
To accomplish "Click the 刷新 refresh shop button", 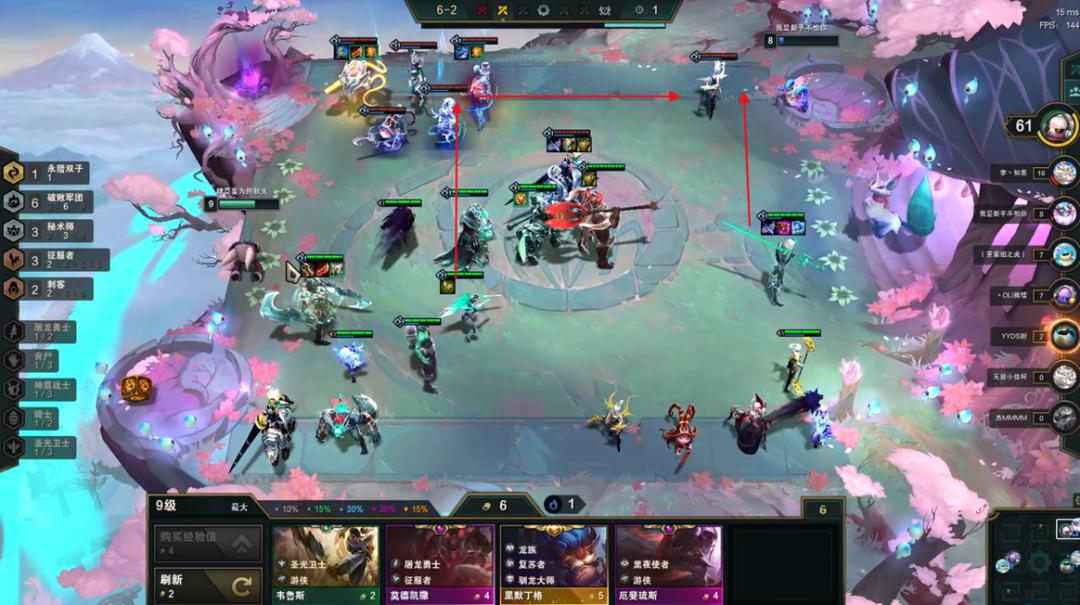I will 208,585.
